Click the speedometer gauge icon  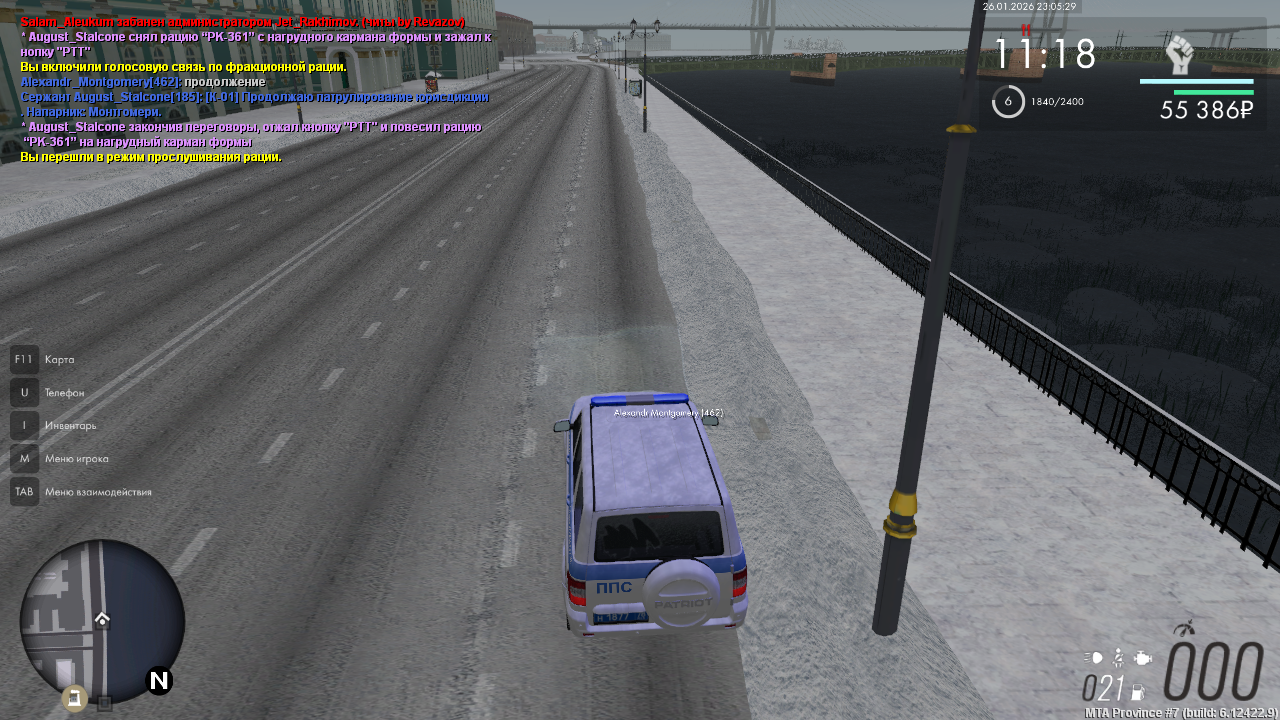1185,630
